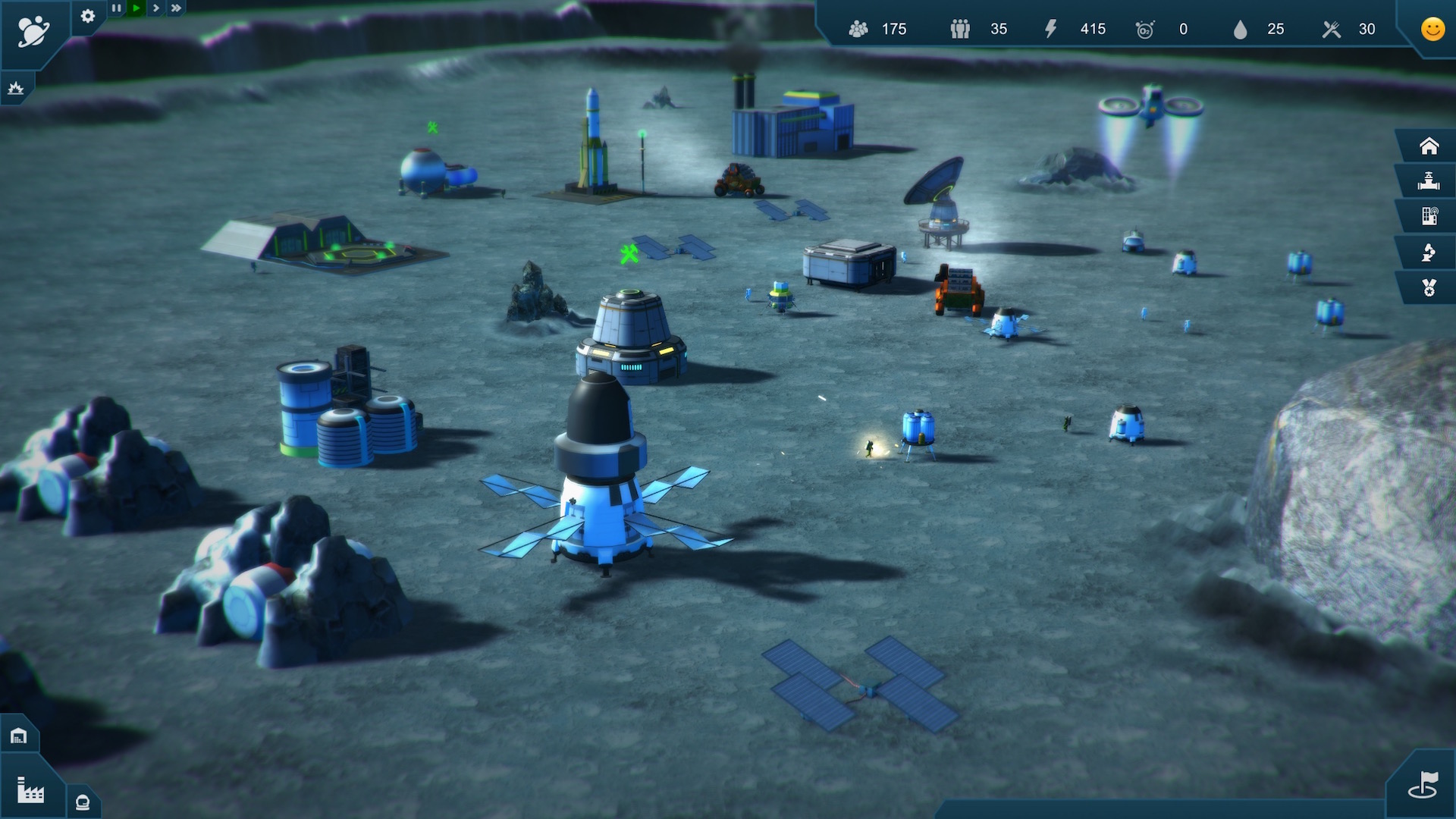The width and height of the screenshot is (1456, 819).
Task: Open the pipe valve panel on right sidebar
Action: pos(1429,181)
